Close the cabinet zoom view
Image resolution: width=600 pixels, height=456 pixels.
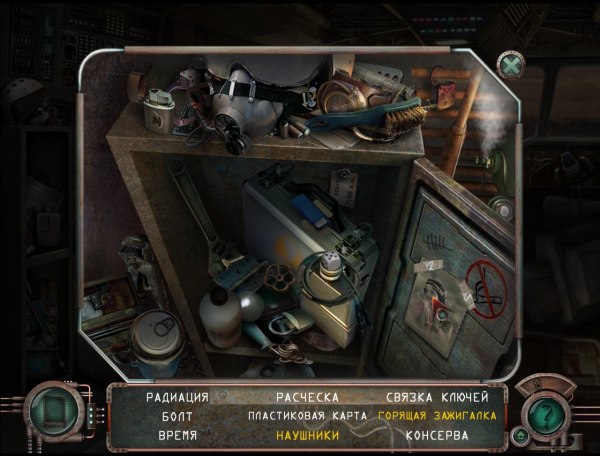[511, 65]
